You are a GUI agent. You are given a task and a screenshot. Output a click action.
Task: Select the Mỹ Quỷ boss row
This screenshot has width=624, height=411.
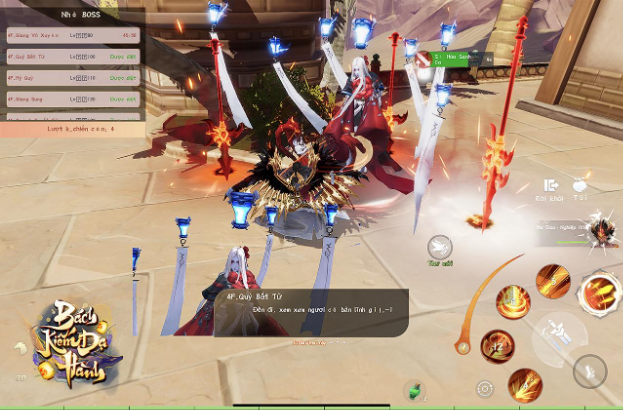pos(70,79)
